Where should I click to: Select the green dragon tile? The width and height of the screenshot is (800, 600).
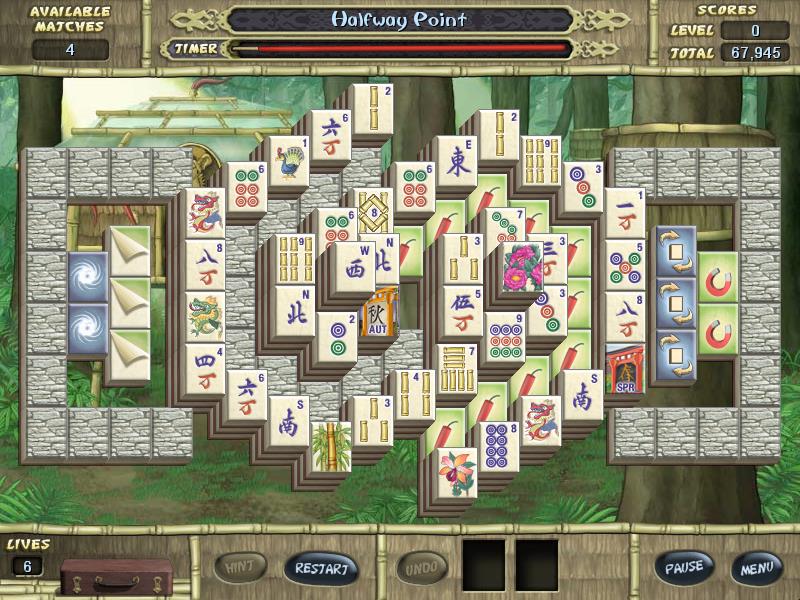click(204, 317)
